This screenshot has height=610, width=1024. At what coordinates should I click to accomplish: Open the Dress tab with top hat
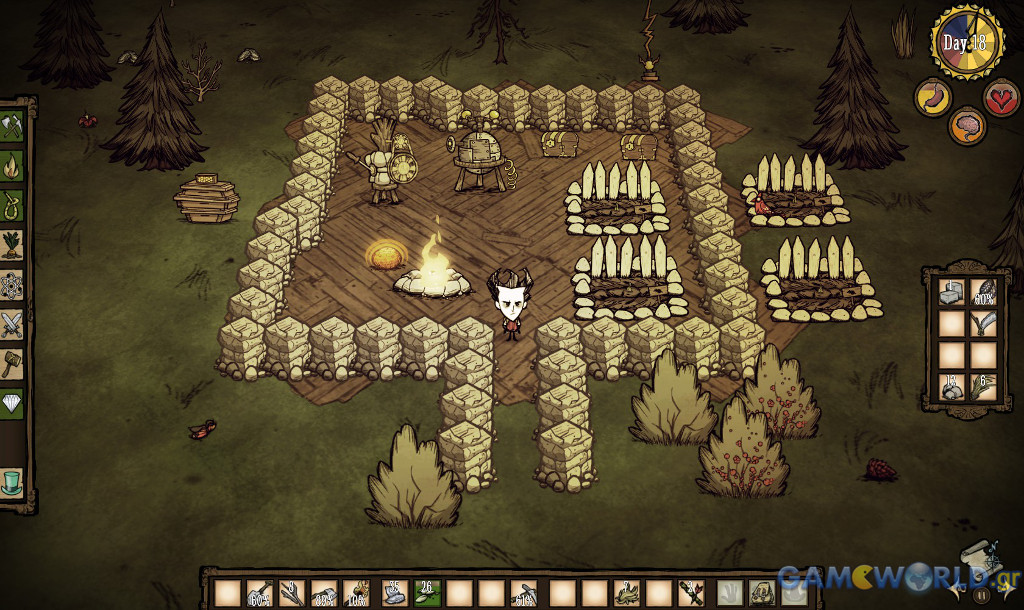pyautogui.click(x=13, y=480)
